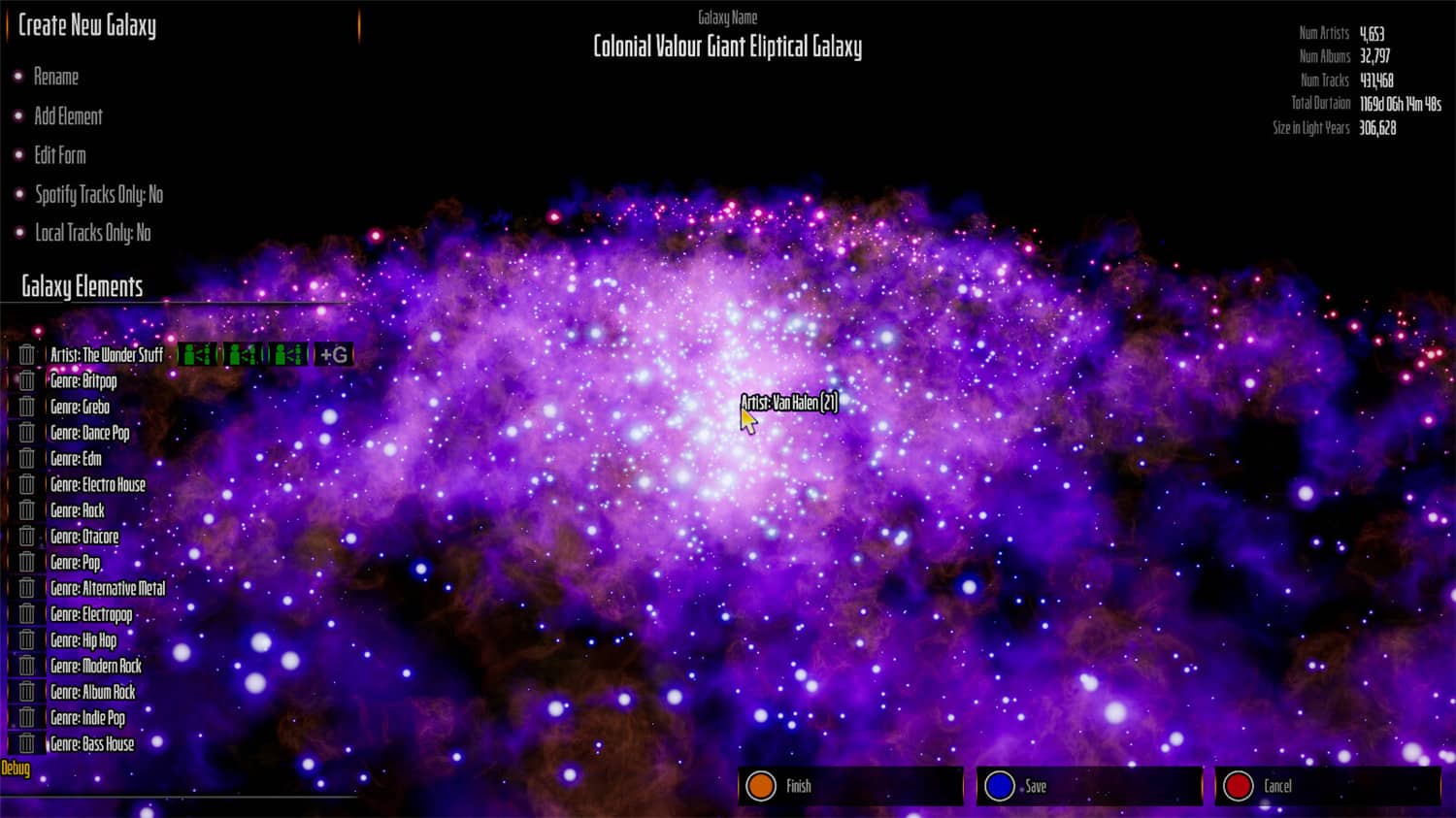Click the delete icon for Genre: Edm
Screen dimensions: 1456x818
(26, 458)
